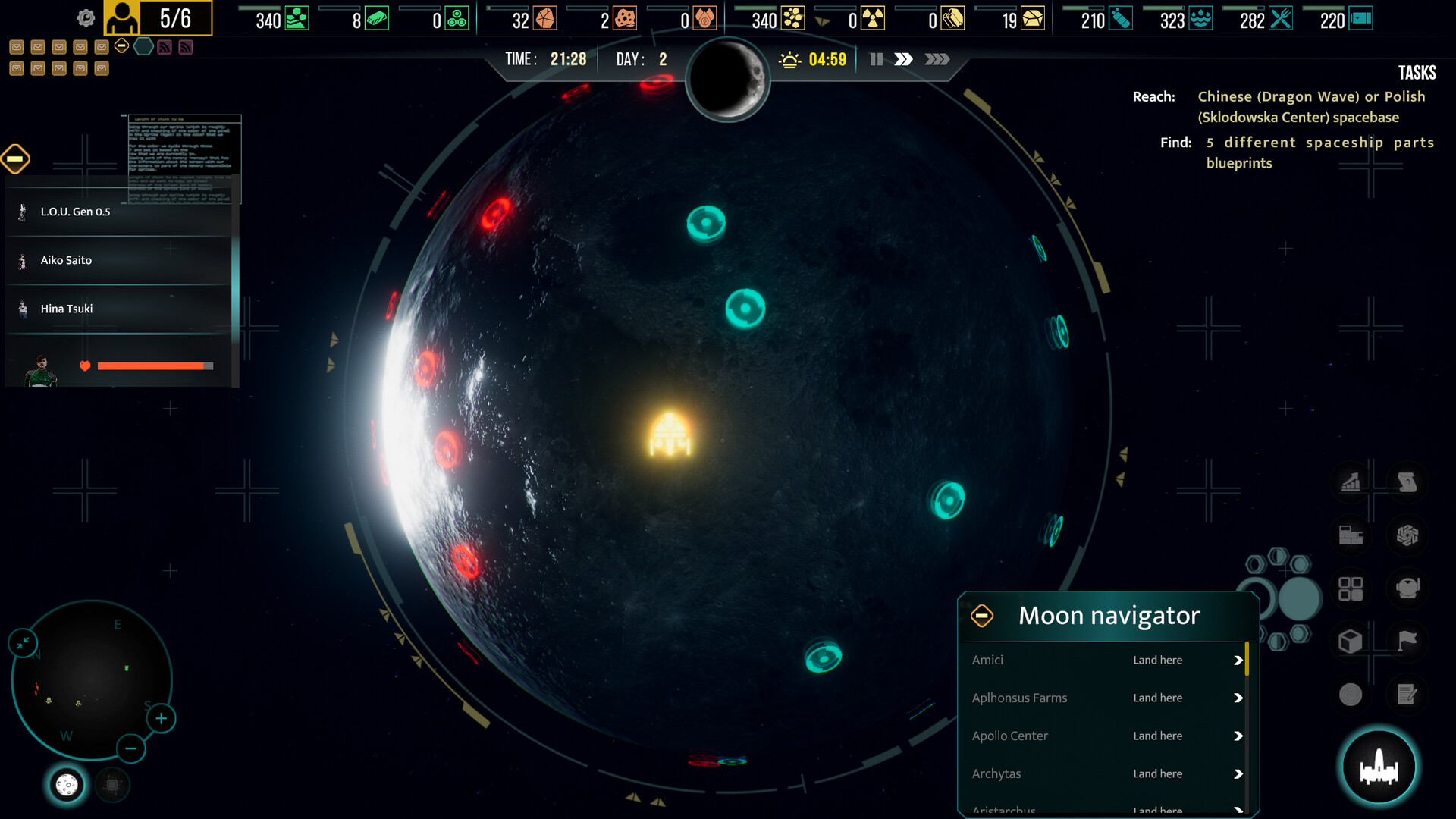
Task: Collapse the Moon navigator panel
Action: point(984,616)
